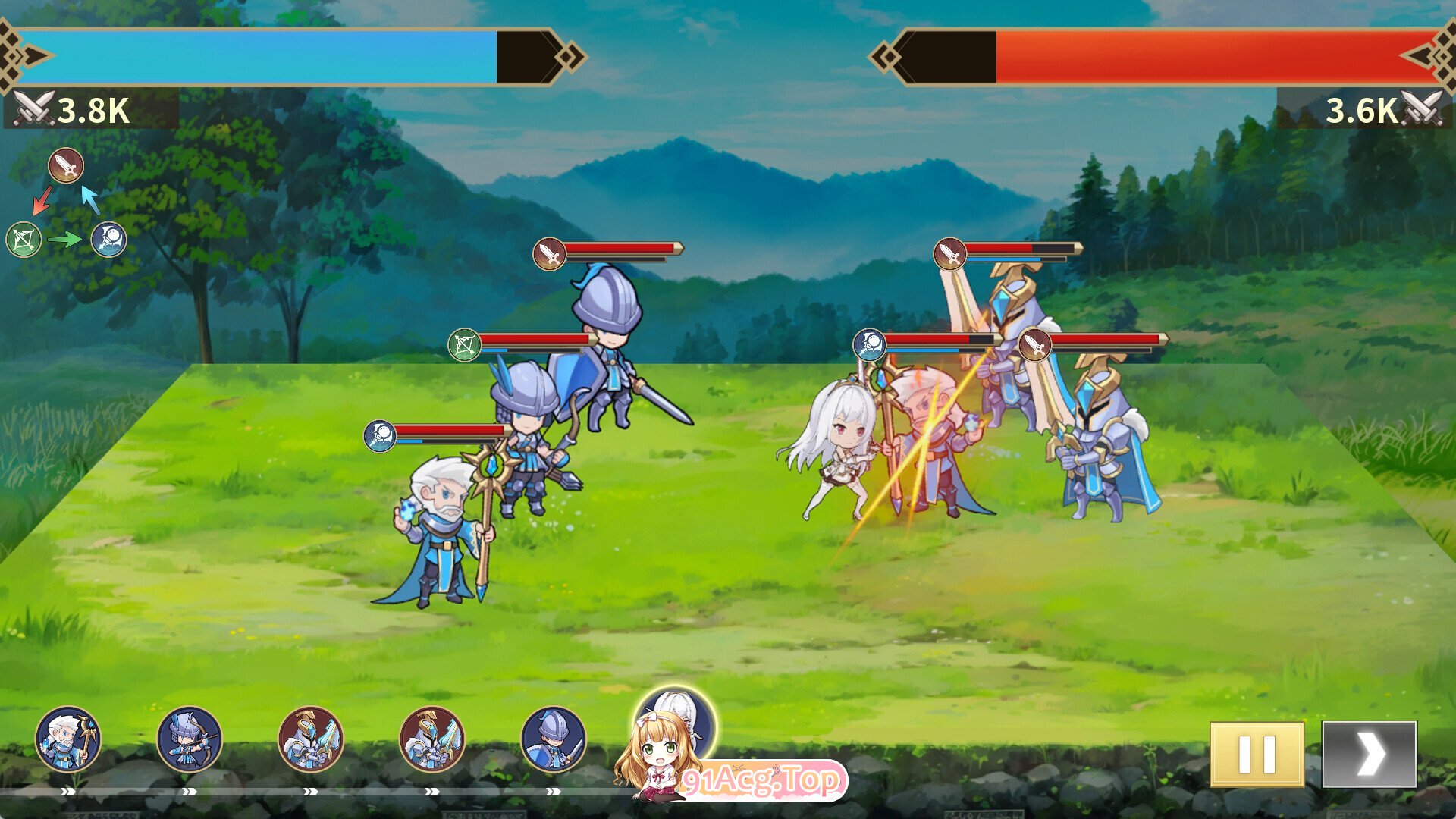Select the archer portrait in turn order
The image size is (1456, 819).
pyautogui.click(x=190, y=739)
